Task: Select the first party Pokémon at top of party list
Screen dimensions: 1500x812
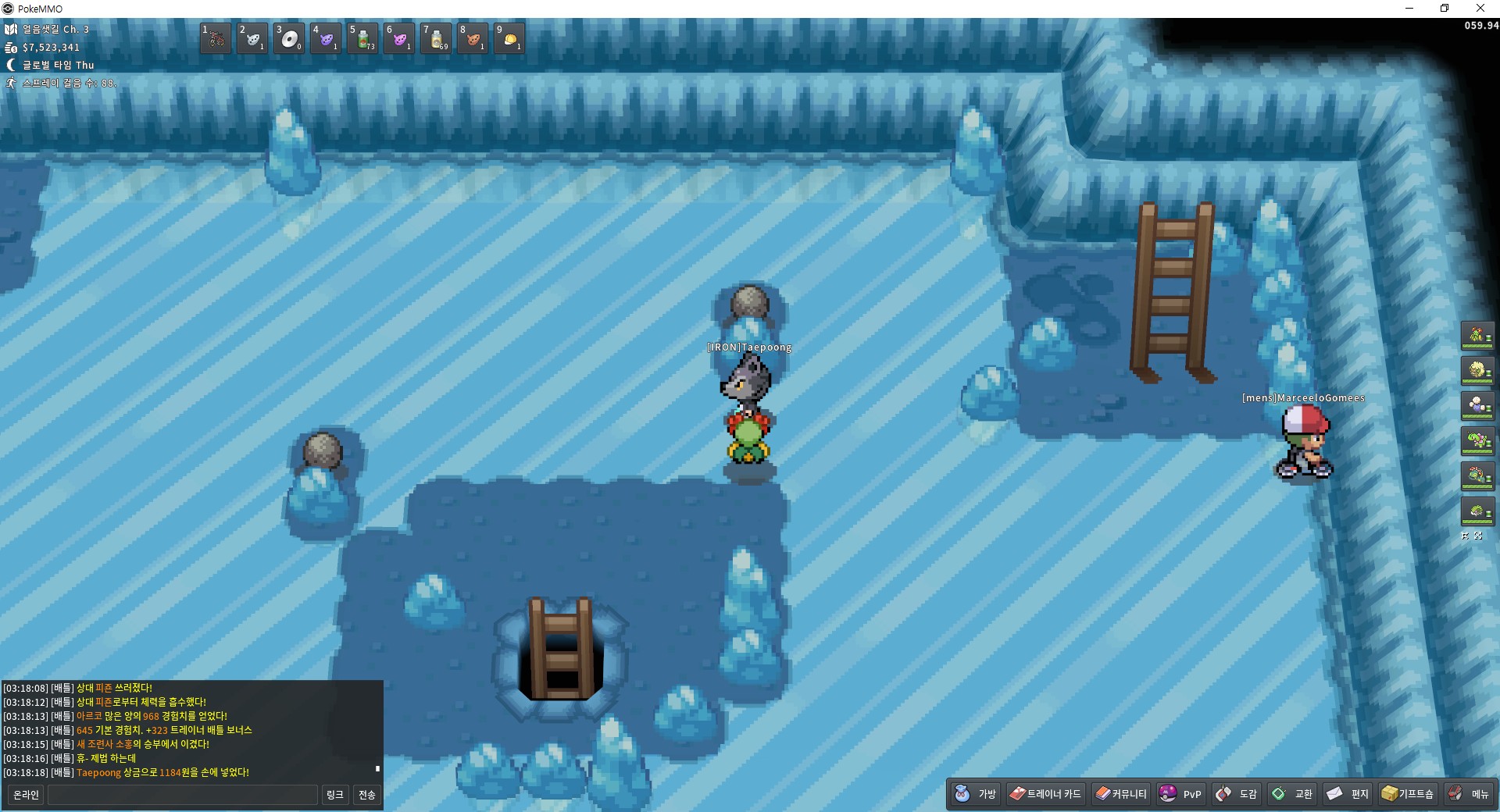Action: click(1477, 336)
